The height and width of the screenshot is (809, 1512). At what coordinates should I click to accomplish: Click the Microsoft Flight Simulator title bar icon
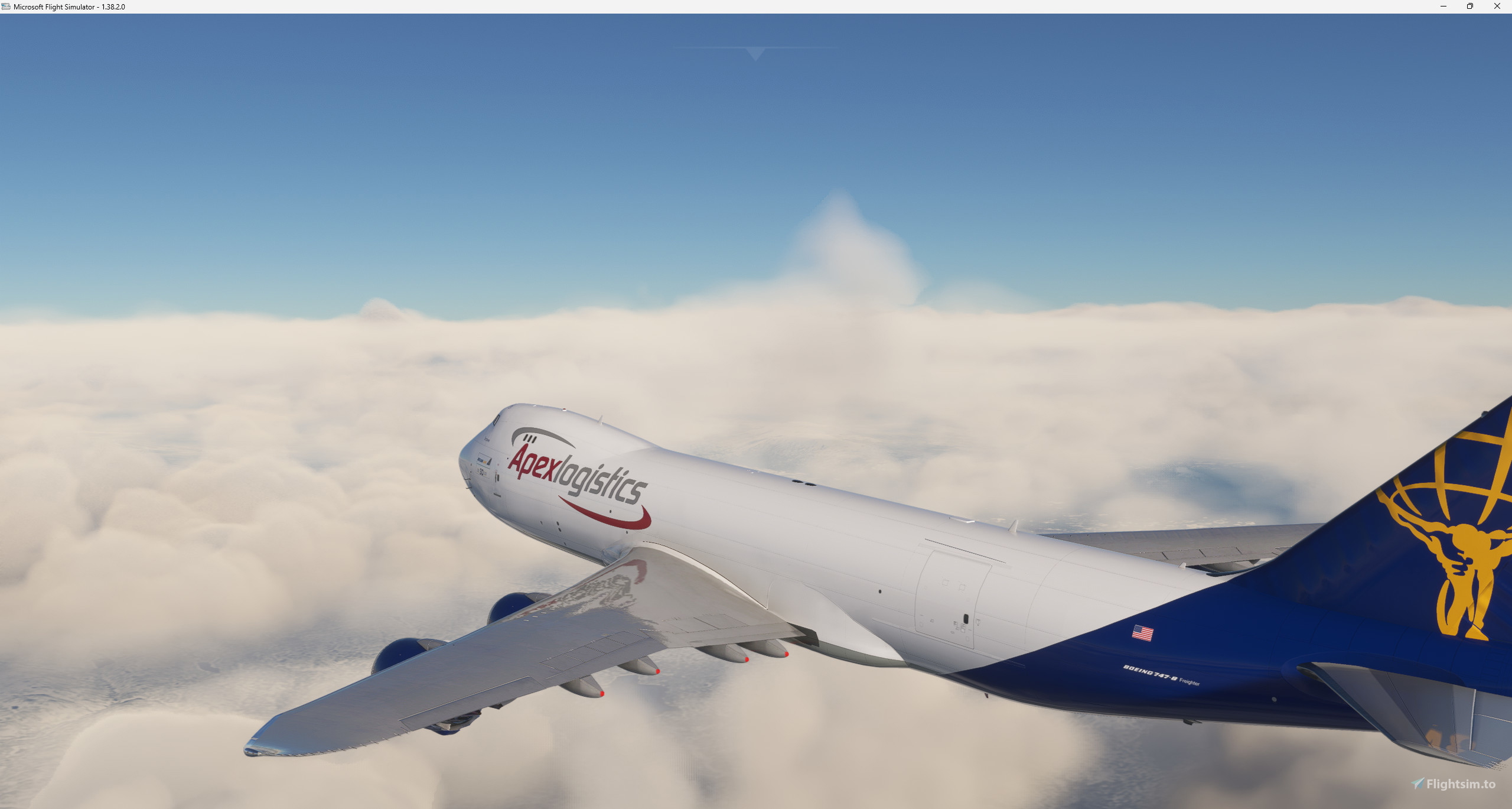tap(6, 7)
